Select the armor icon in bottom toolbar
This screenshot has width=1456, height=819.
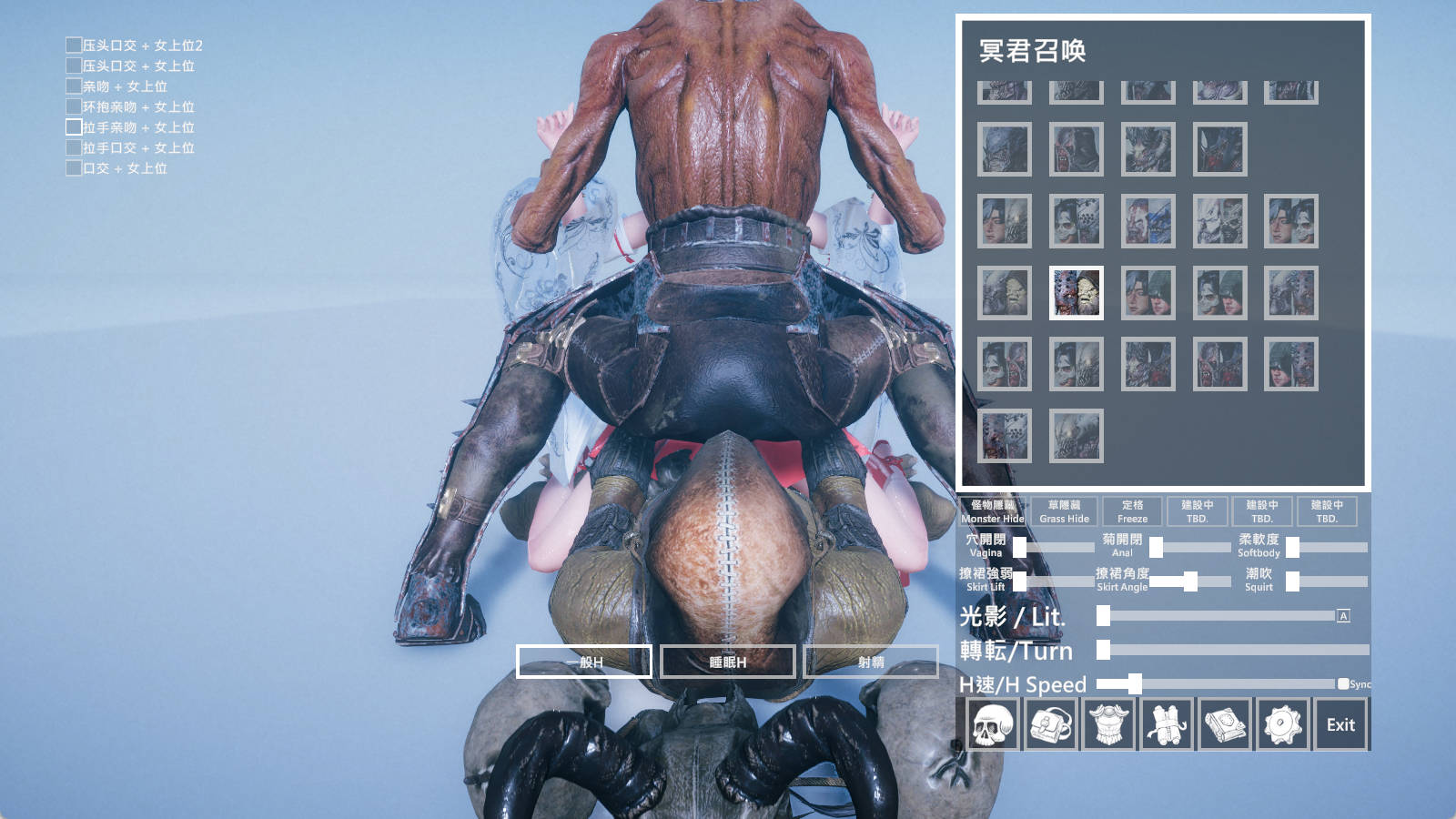(x=1108, y=723)
